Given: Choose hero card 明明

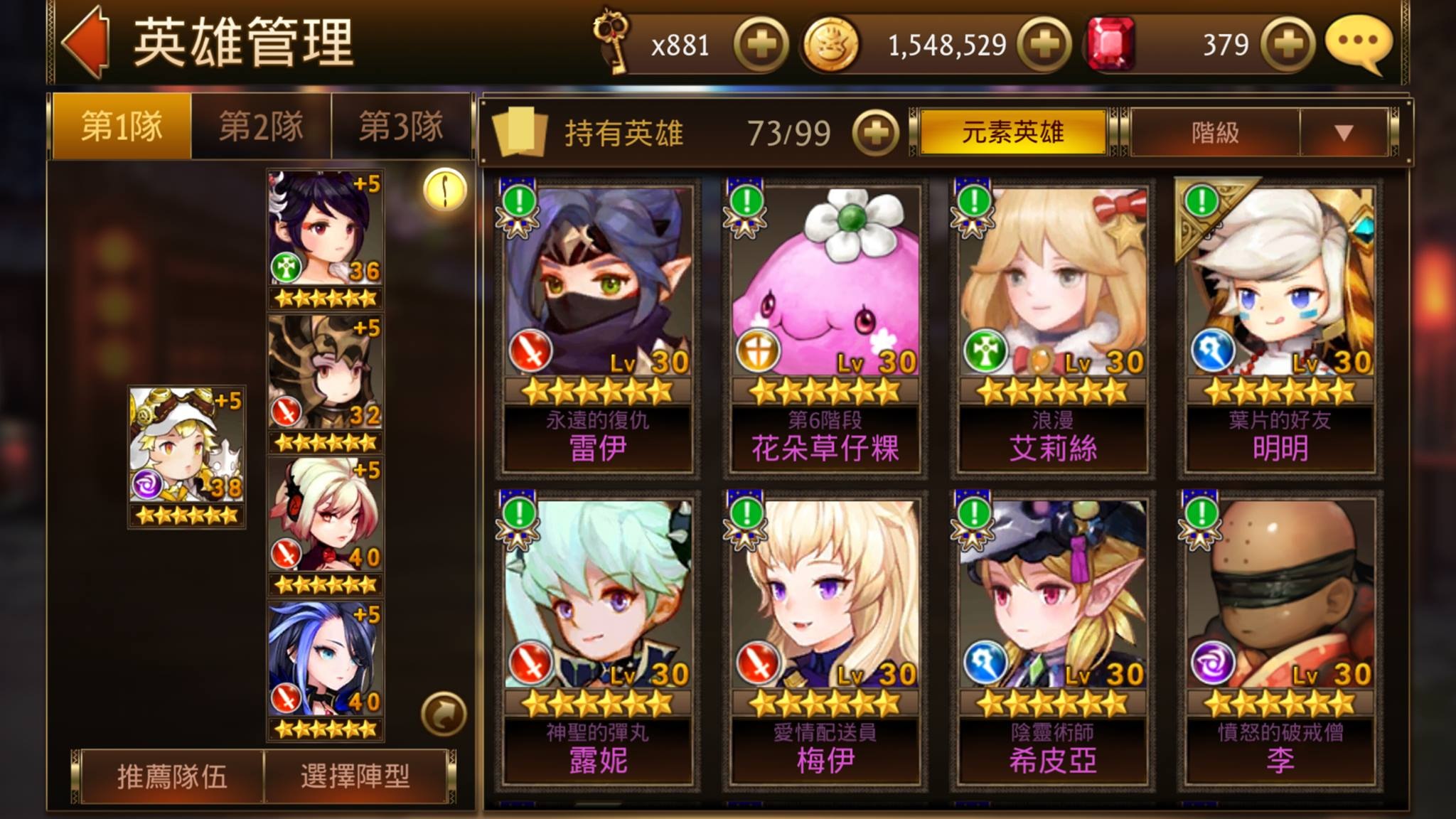Looking at the screenshot, I should [x=1280, y=327].
